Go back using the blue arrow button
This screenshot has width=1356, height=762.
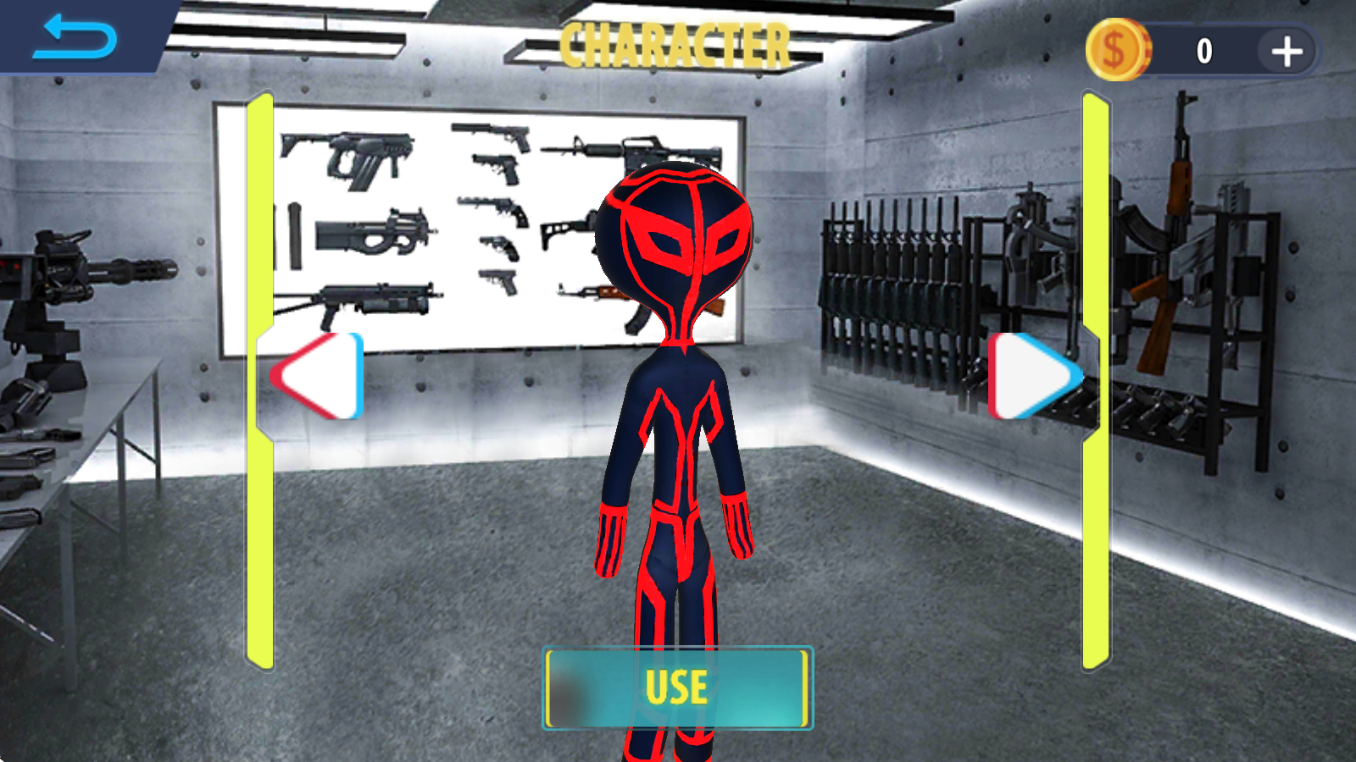click(75, 38)
